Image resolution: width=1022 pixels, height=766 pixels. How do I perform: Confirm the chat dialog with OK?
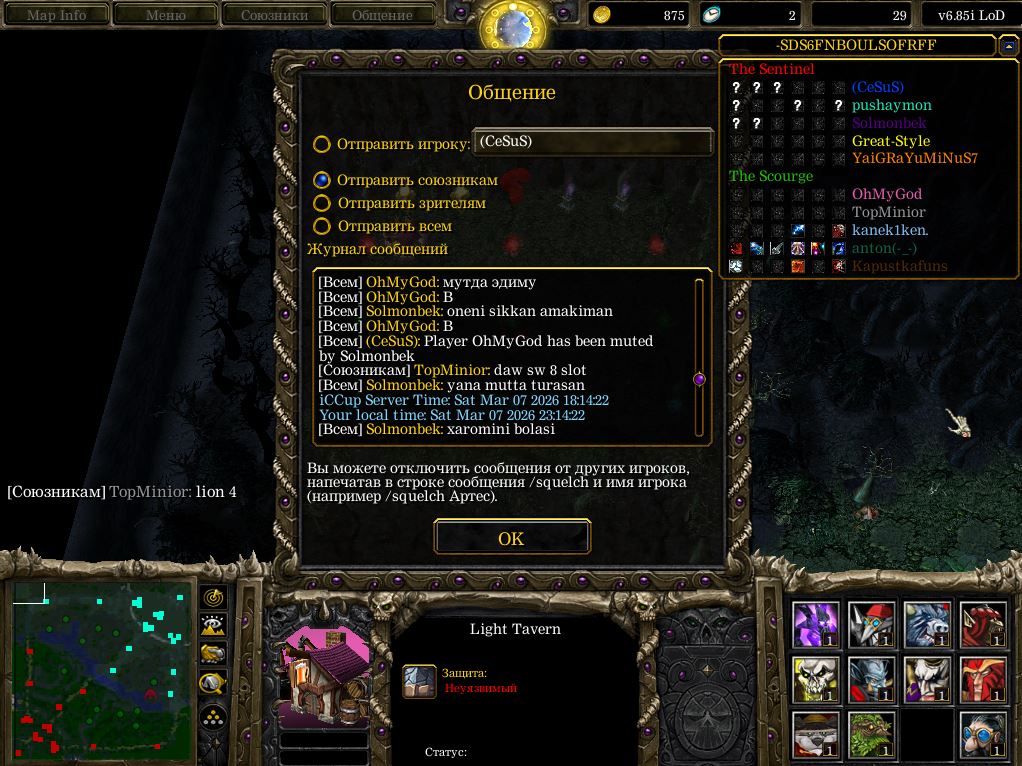[511, 538]
